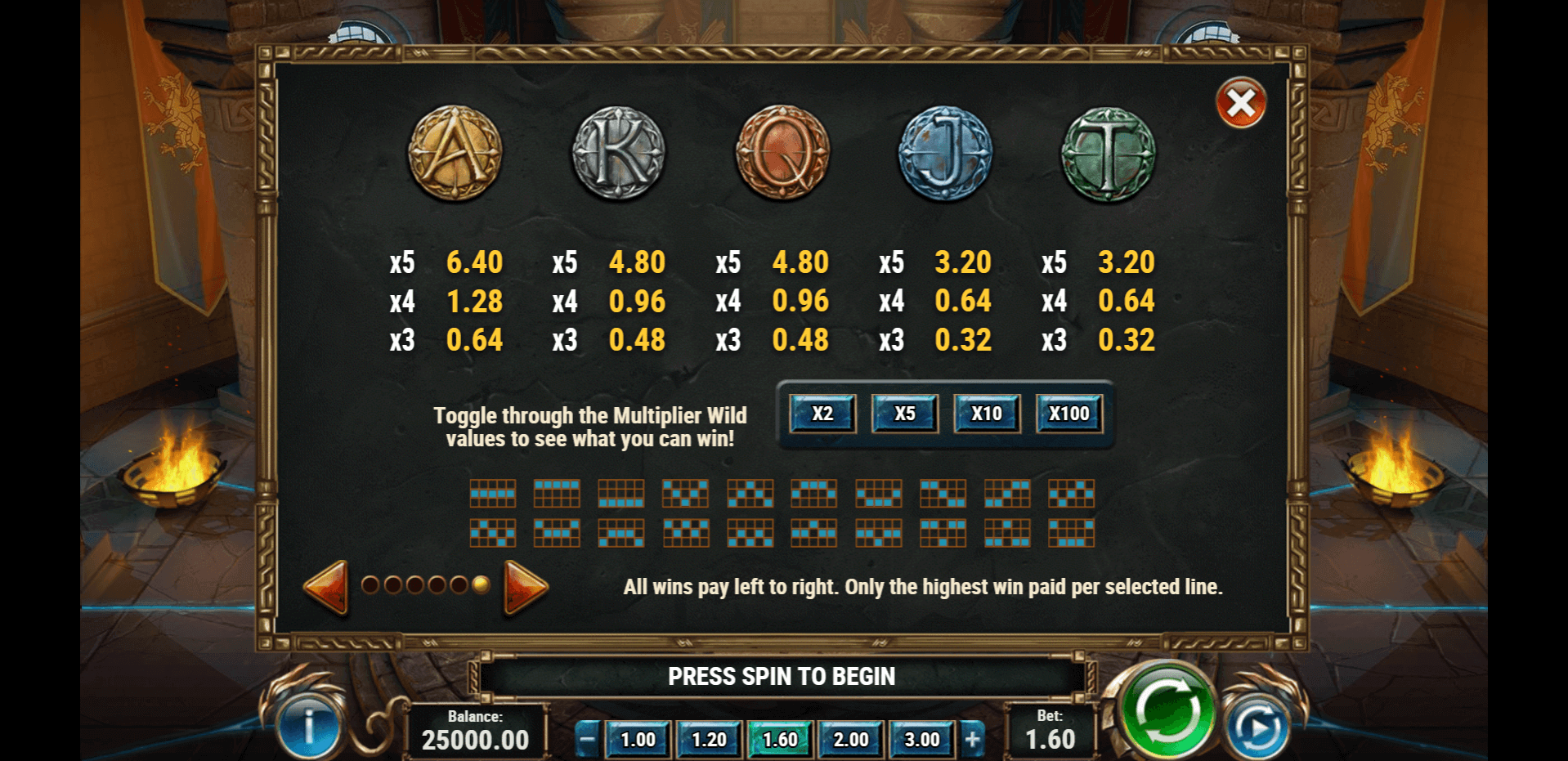Set the bet to 3.00
Screen dimensions: 1568x761
click(922, 740)
